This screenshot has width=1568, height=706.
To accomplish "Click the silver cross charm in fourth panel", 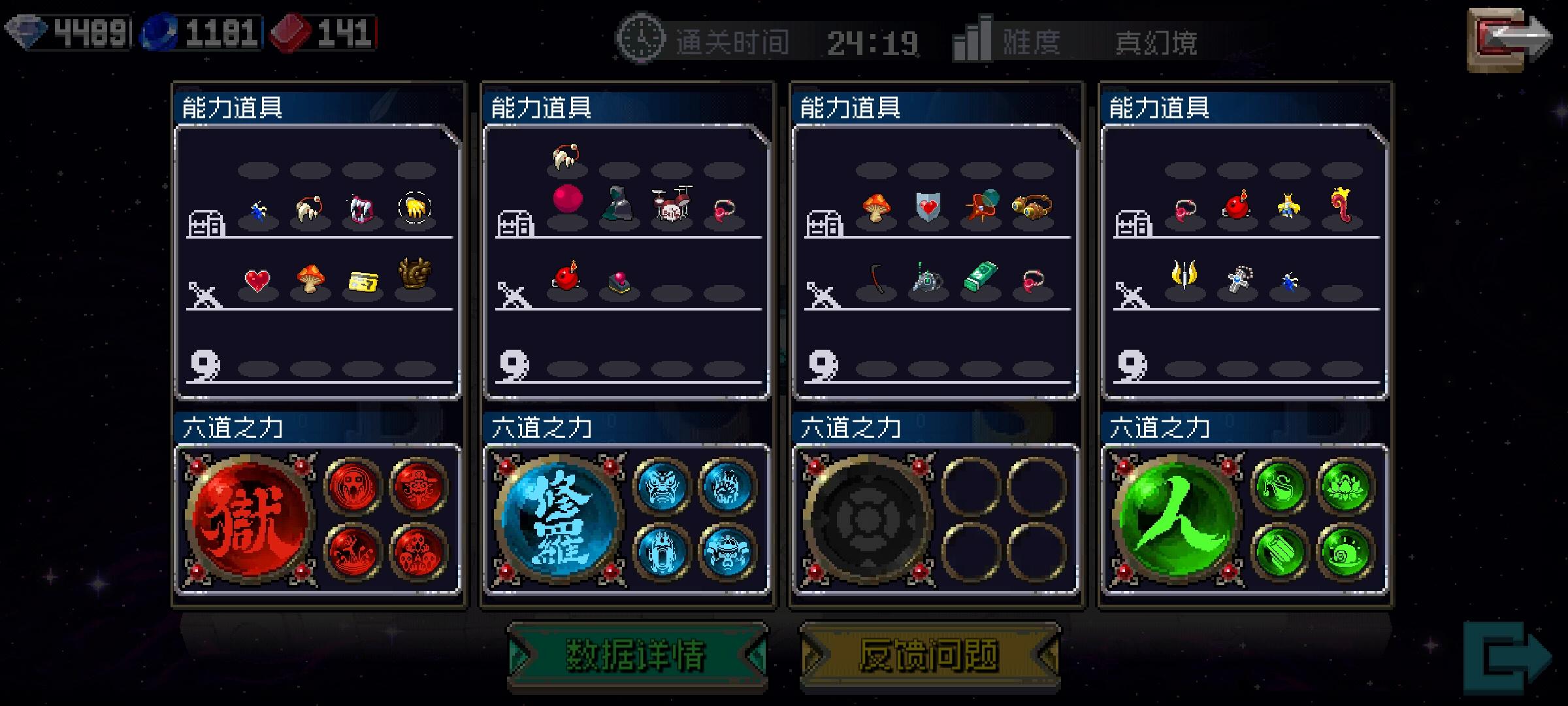I will pos(1239,277).
